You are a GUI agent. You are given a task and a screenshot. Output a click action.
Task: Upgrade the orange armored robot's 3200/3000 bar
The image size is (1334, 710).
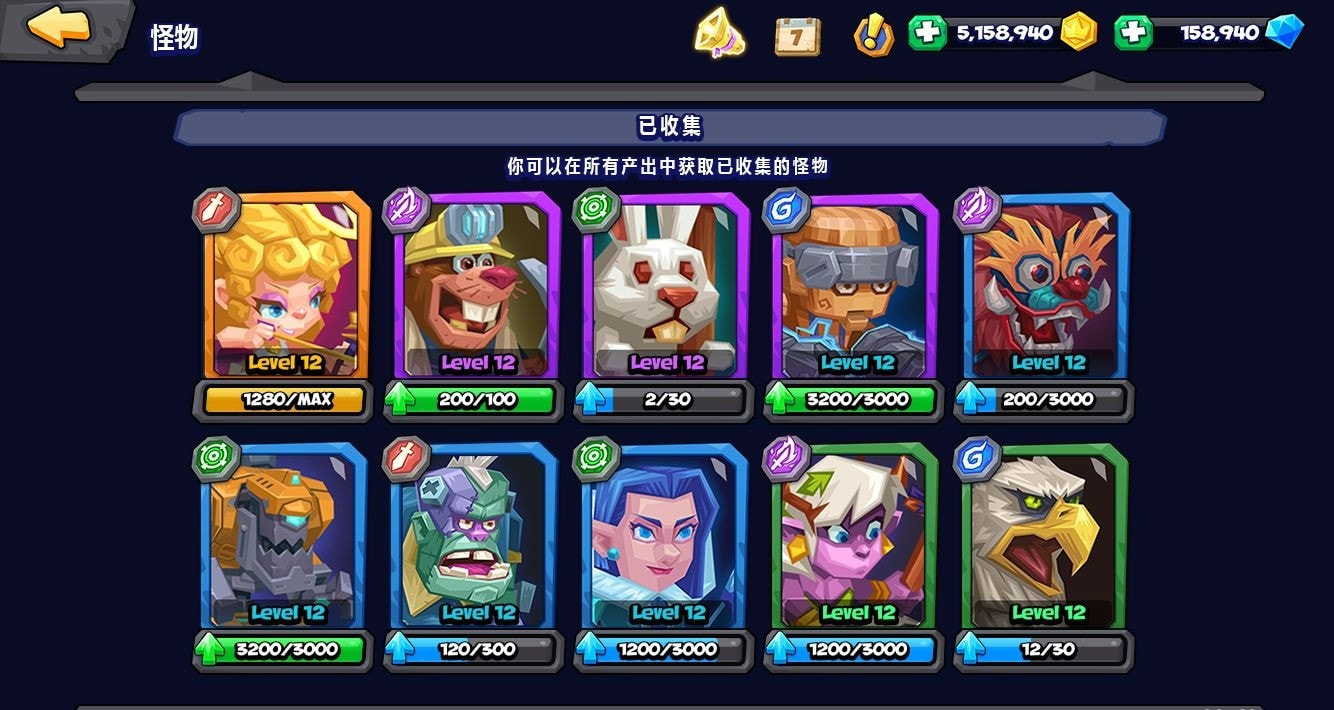coord(283,650)
